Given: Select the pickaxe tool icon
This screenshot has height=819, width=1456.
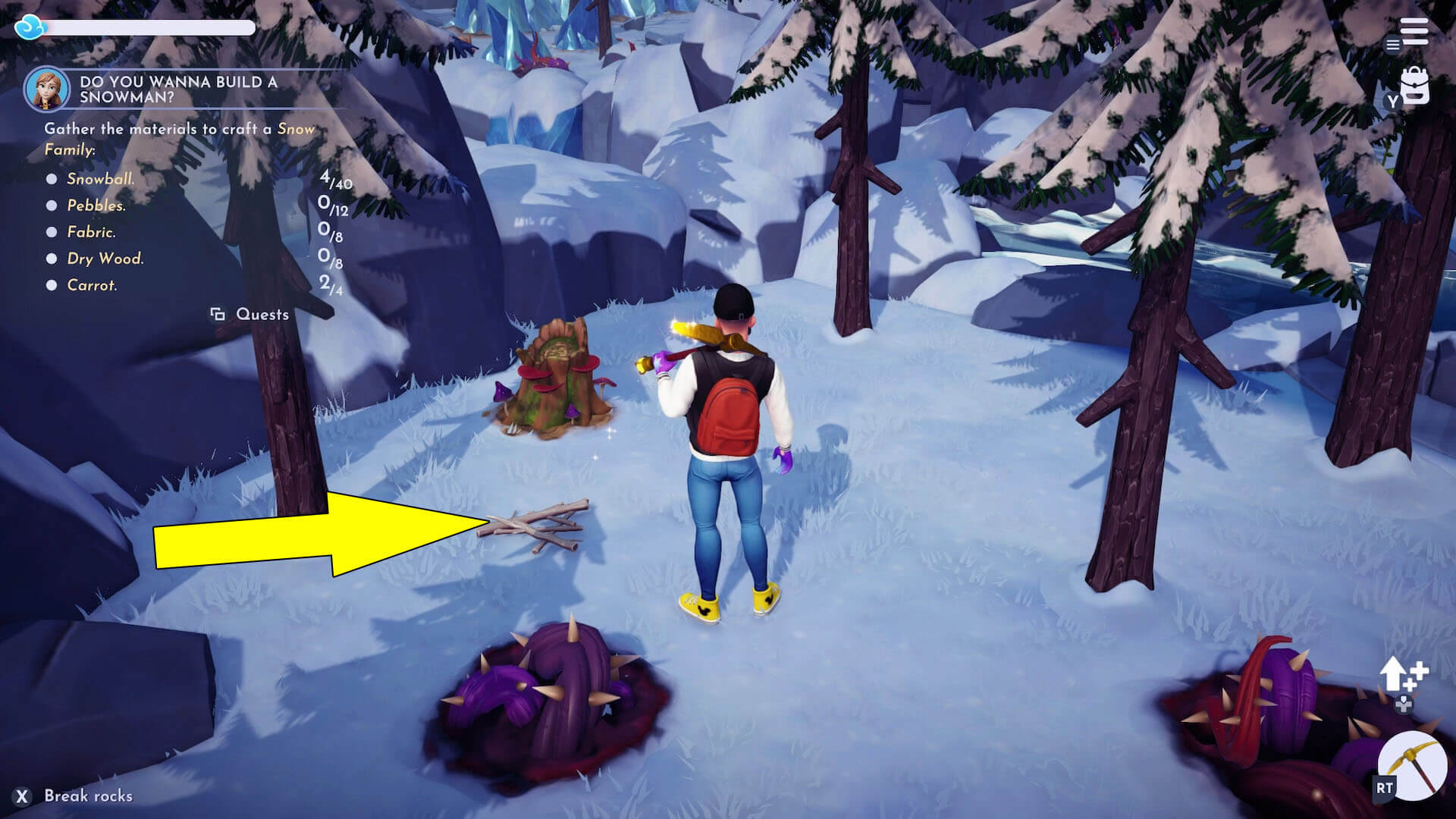Looking at the screenshot, I should click(1412, 766).
